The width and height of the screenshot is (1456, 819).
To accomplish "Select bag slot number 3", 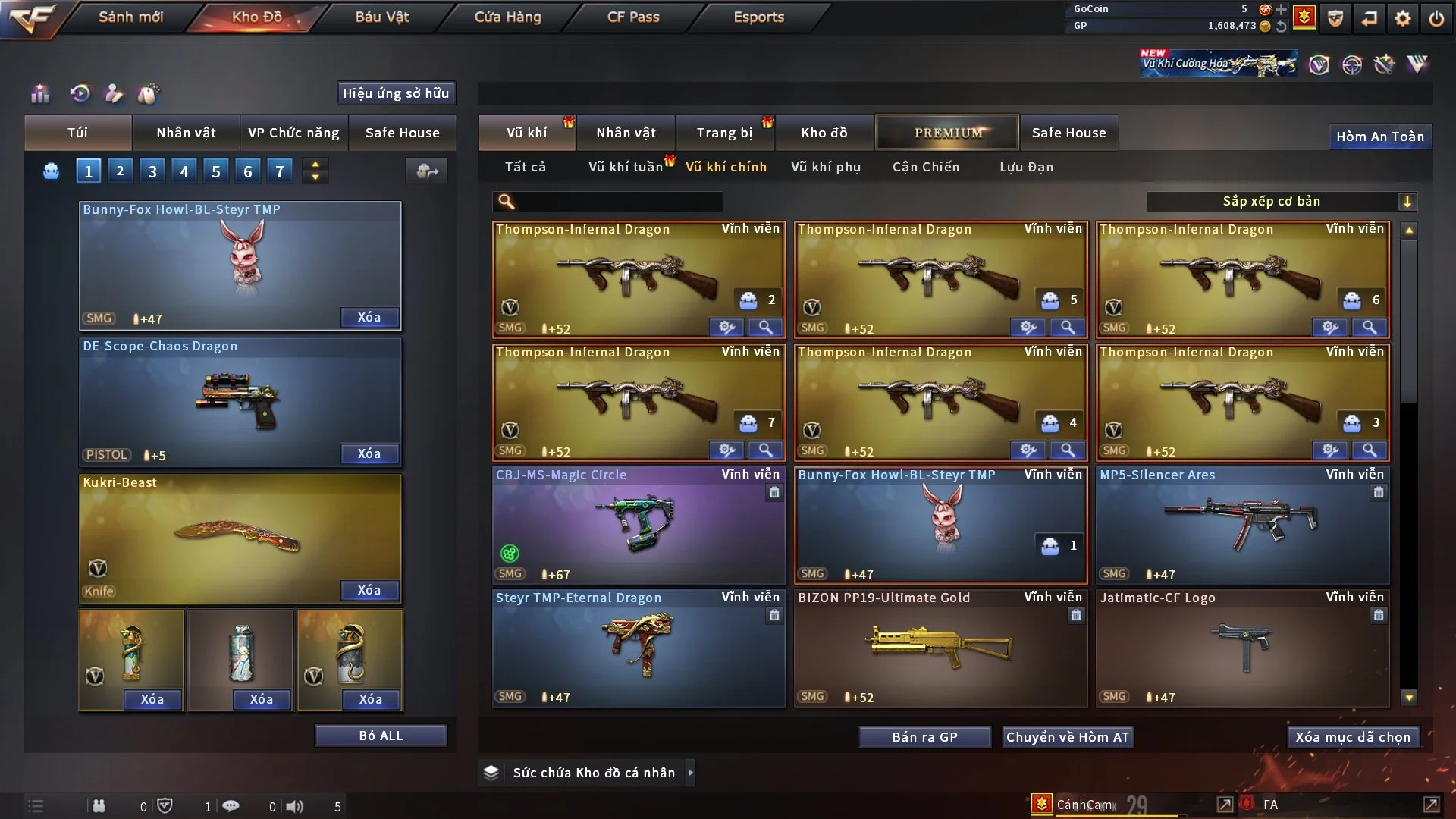I will click(152, 171).
